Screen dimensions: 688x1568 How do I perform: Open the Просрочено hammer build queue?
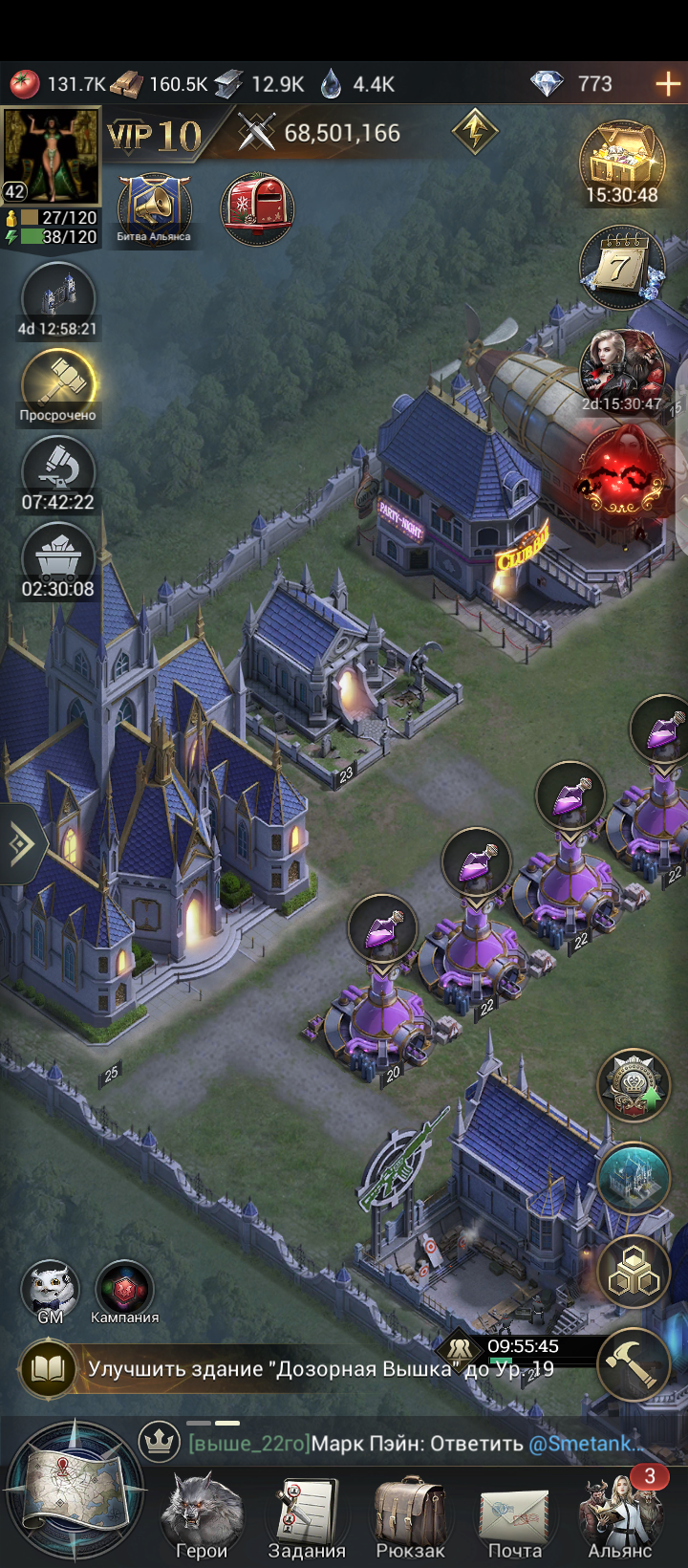(58, 382)
